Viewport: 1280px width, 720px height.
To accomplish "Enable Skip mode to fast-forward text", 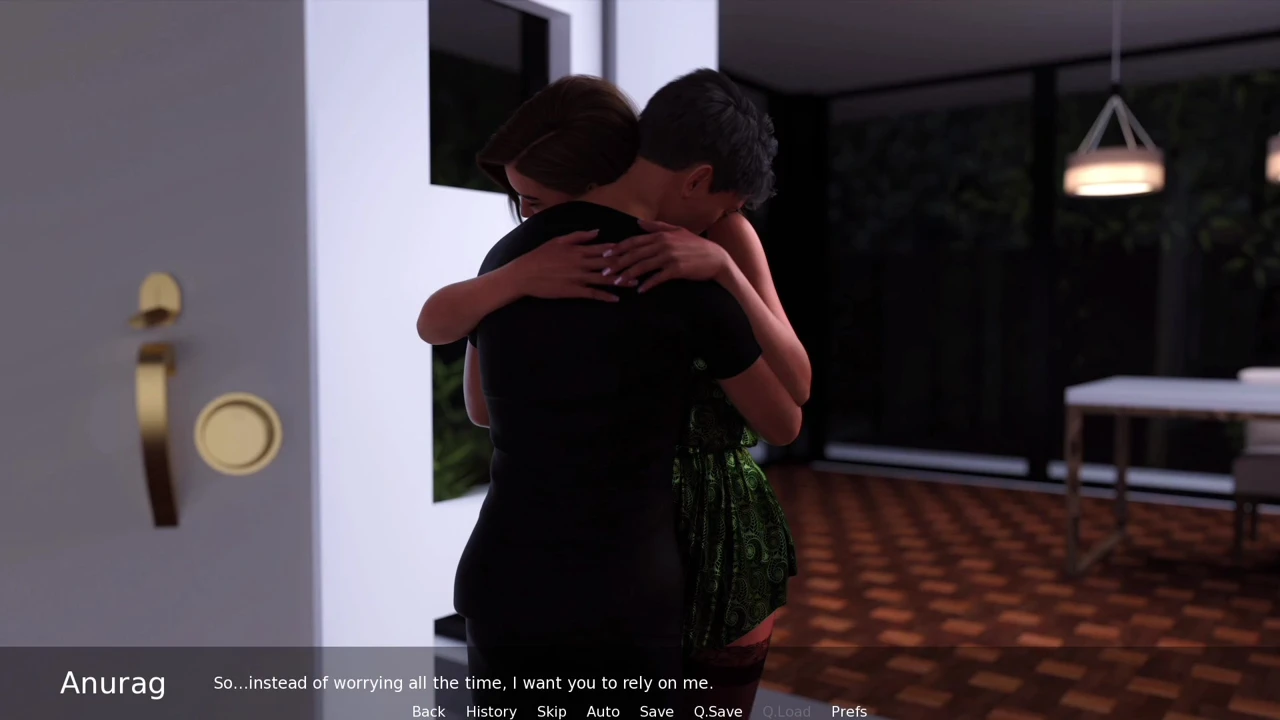I will (x=551, y=711).
